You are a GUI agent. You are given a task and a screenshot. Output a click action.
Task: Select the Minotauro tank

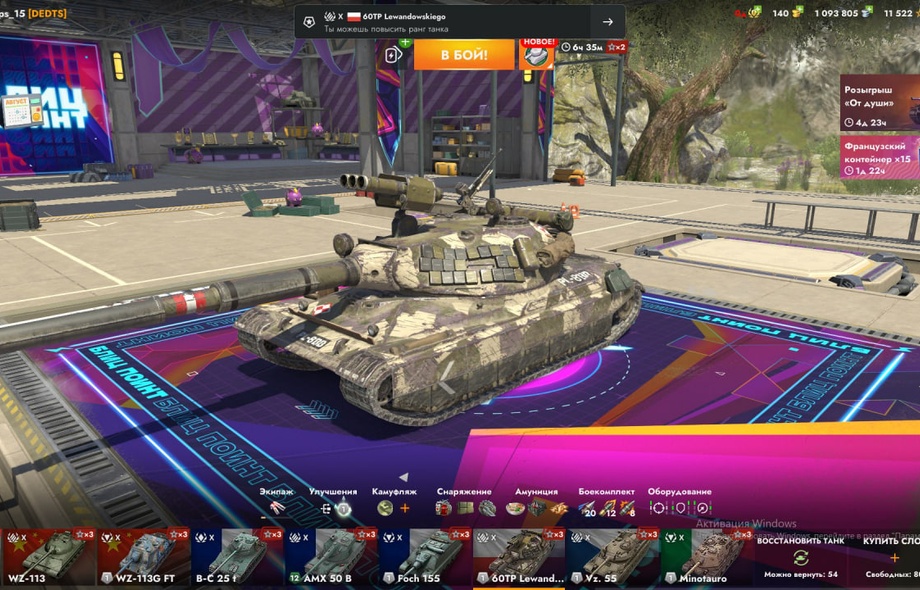coord(706,556)
